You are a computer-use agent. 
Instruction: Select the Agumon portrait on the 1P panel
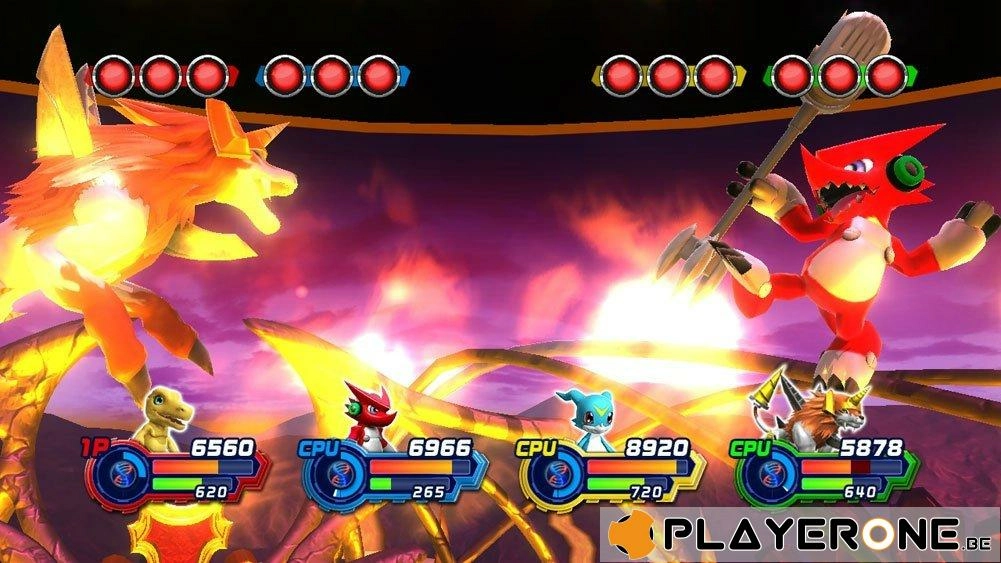(163, 413)
